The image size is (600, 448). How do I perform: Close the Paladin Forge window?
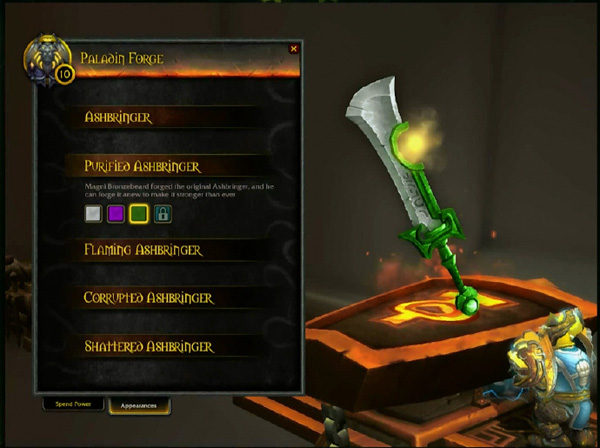pos(293,48)
